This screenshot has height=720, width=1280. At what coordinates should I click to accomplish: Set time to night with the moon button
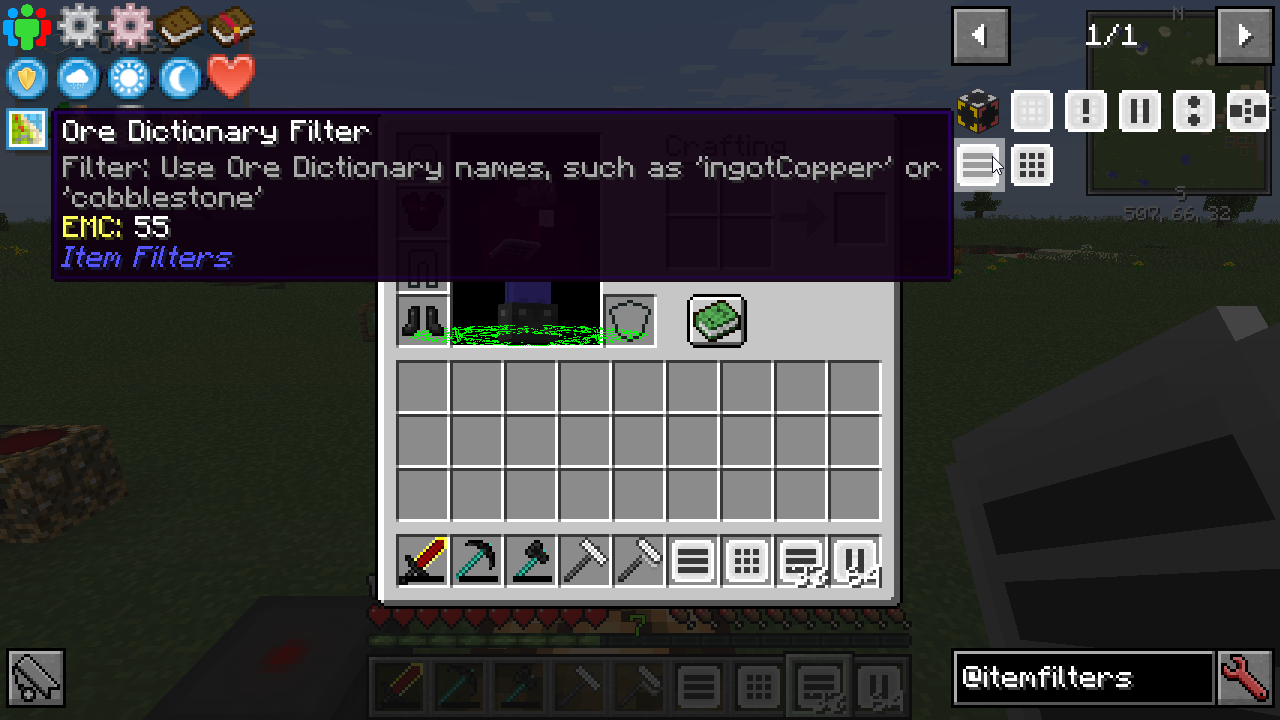(180, 78)
